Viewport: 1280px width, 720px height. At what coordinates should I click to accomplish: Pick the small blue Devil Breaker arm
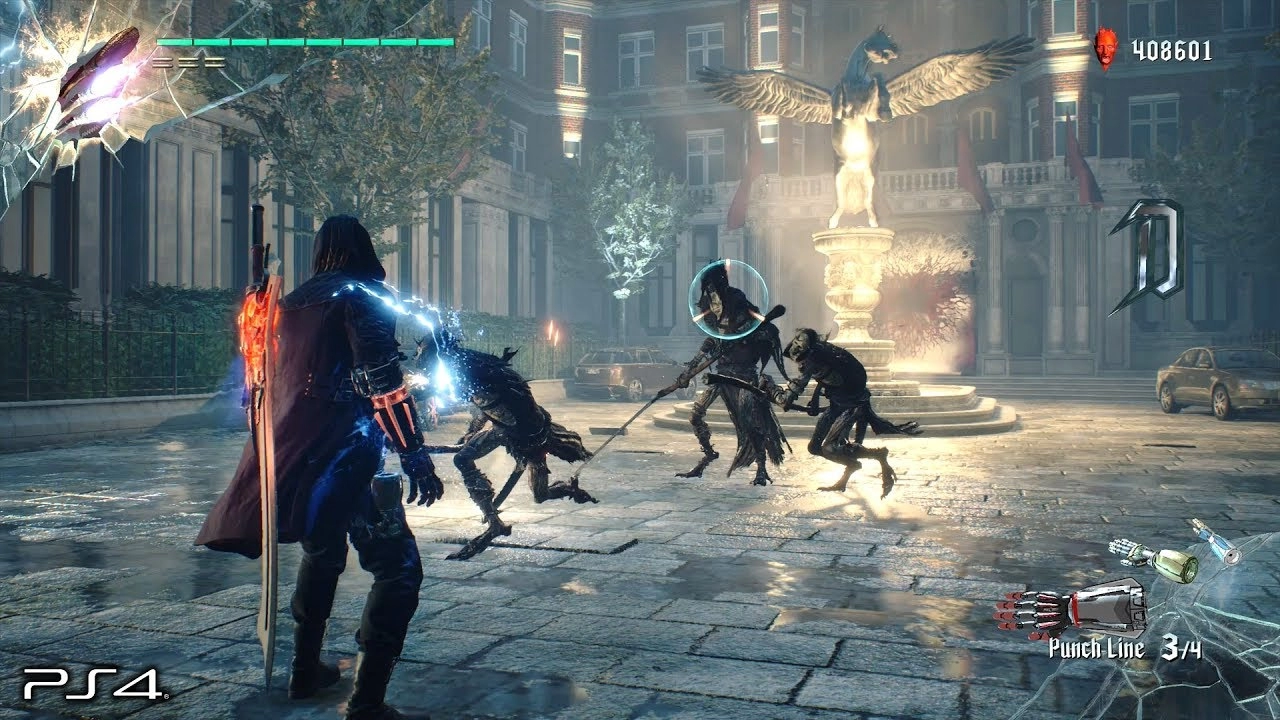pos(1214,540)
